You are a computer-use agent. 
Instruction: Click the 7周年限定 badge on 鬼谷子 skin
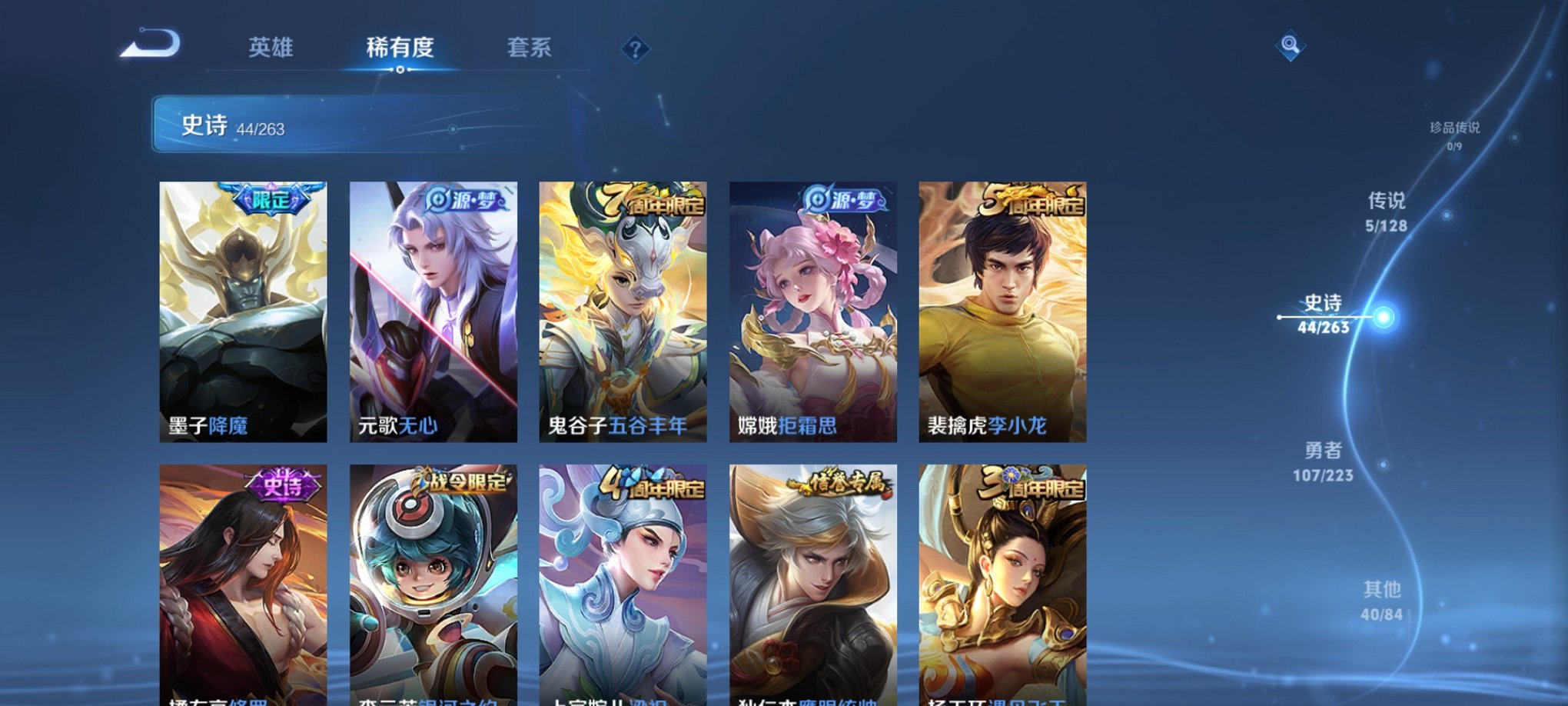click(x=654, y=198)
